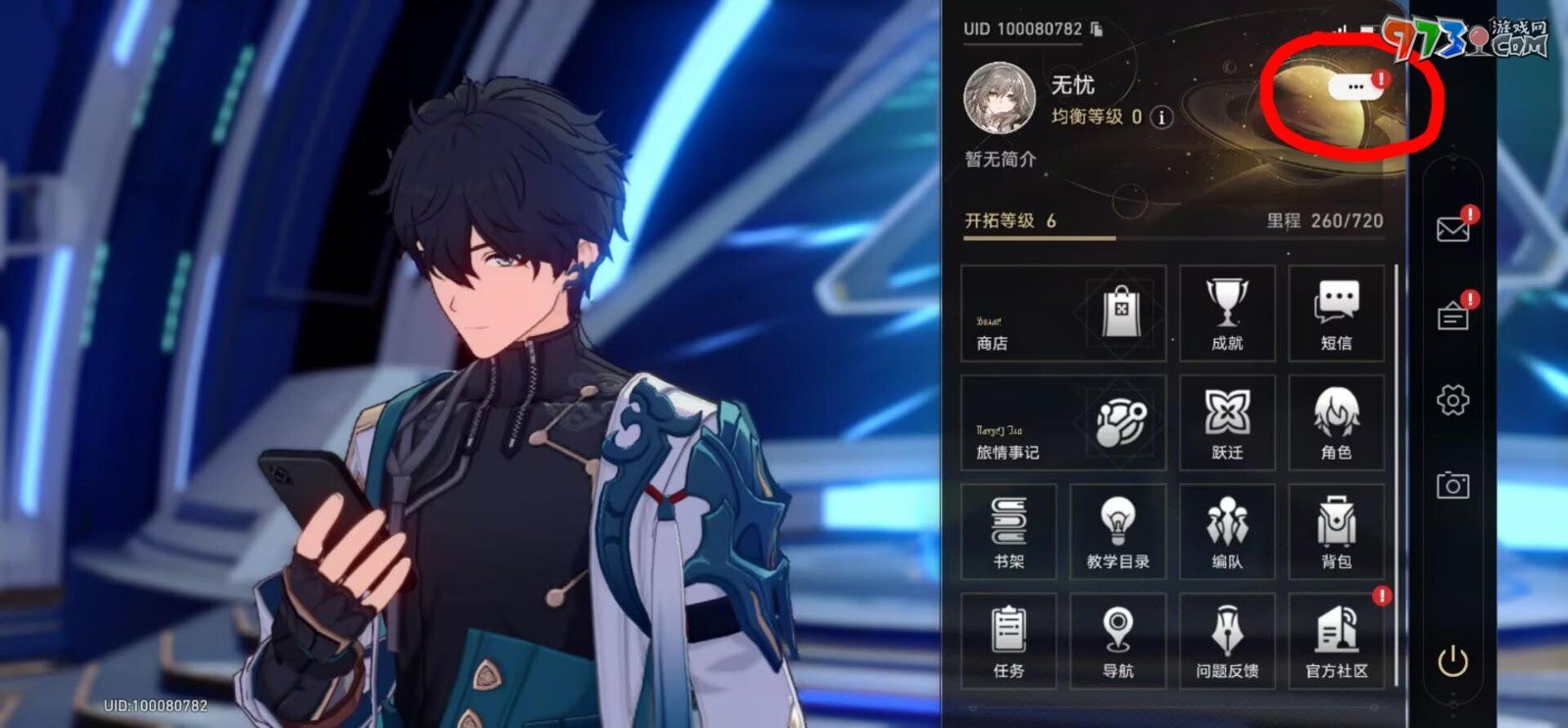This screenshot has width=1568, height=728.
Task: Open the 跃迁 (Warp) icon
Action: click(x=1227, y=421)
